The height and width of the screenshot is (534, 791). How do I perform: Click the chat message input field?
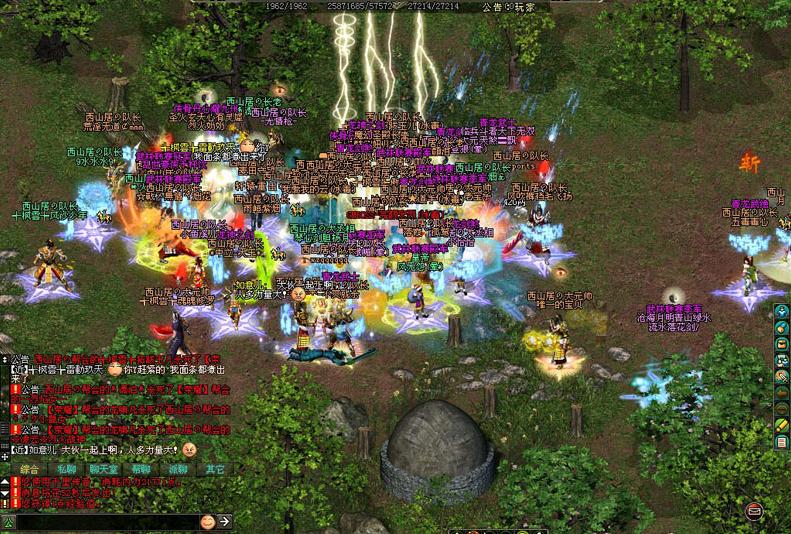pos(105,522)
